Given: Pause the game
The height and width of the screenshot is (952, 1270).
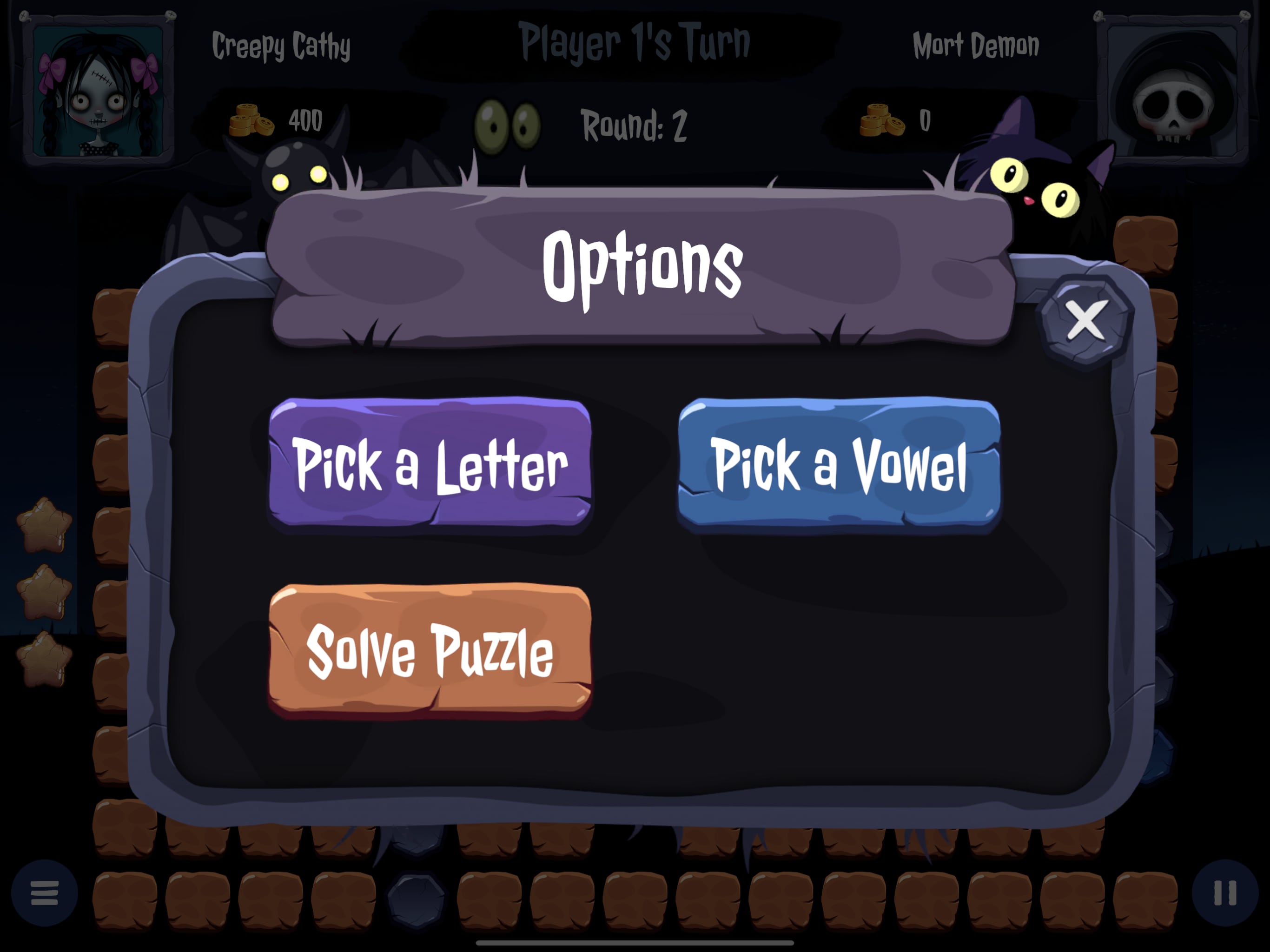Looking at the screenshot, I should [x=1224, y=893].
